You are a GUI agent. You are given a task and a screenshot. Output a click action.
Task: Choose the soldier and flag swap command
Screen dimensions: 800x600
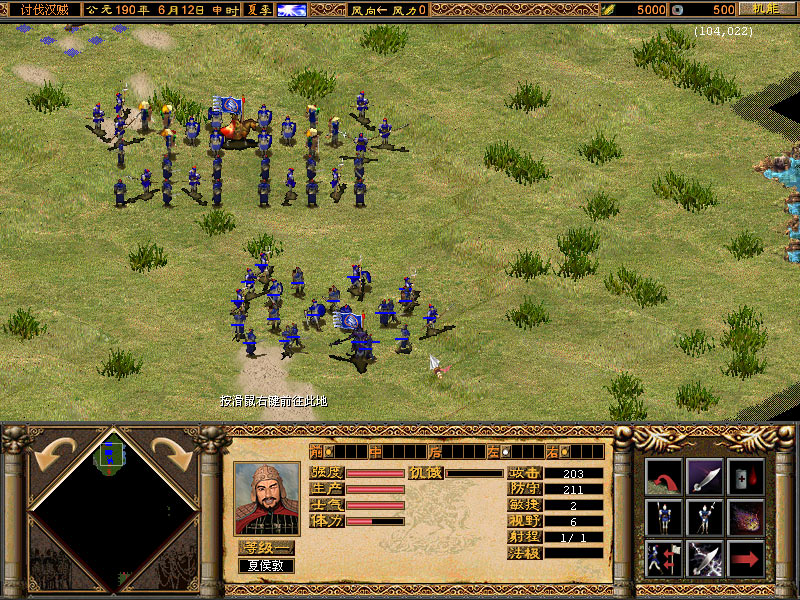pos(663,558)
